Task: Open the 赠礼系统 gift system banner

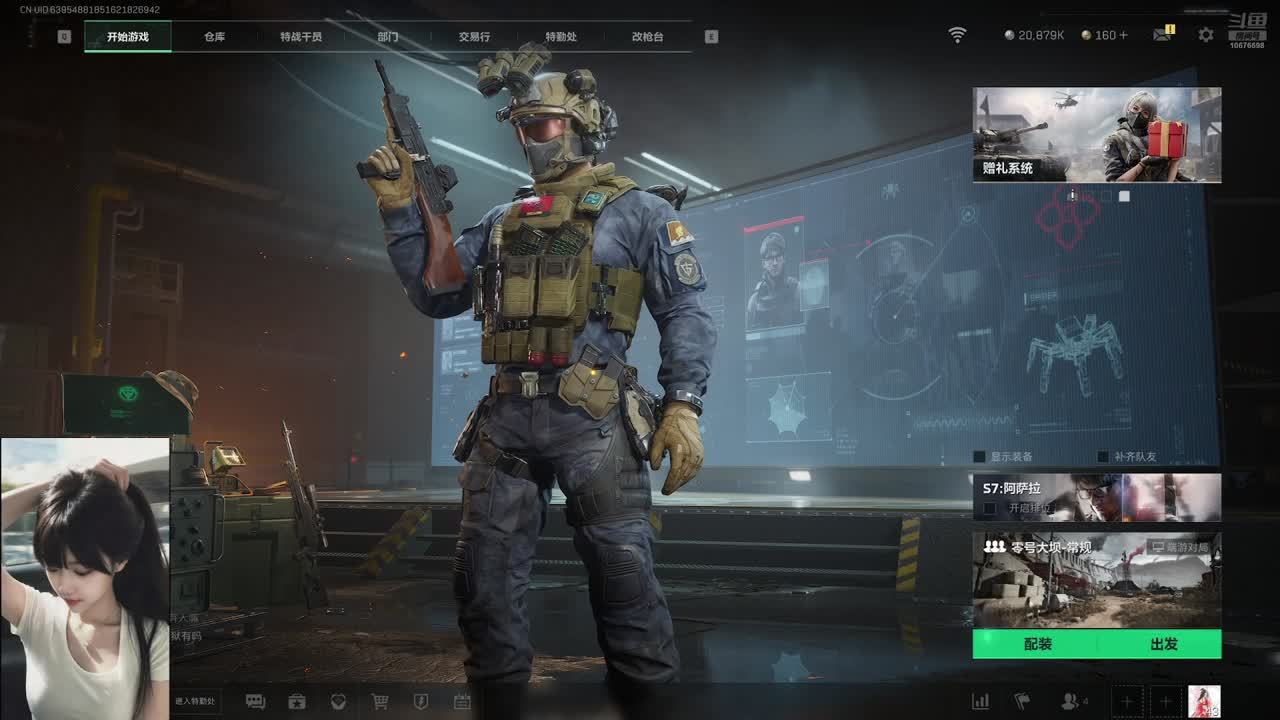Action: coord(1096,135)
